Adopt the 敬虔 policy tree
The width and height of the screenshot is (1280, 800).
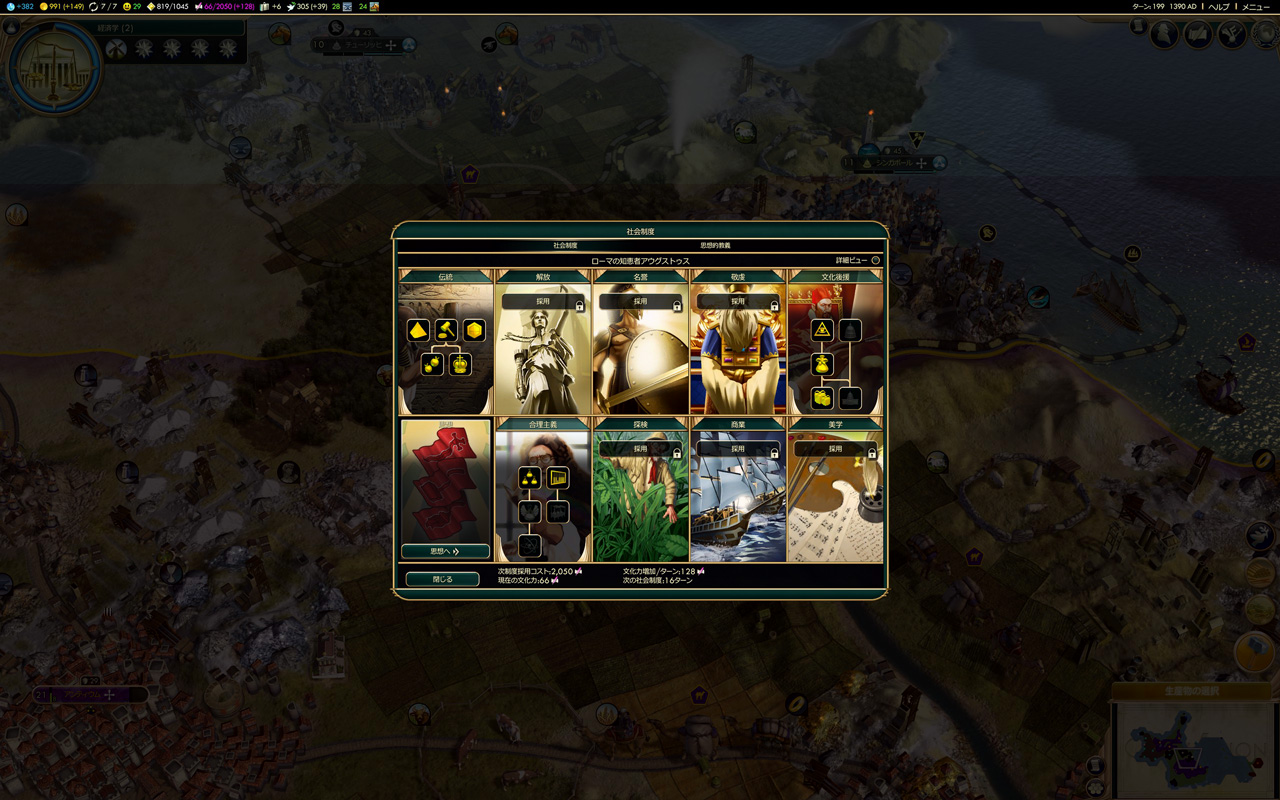coord(737,301)
